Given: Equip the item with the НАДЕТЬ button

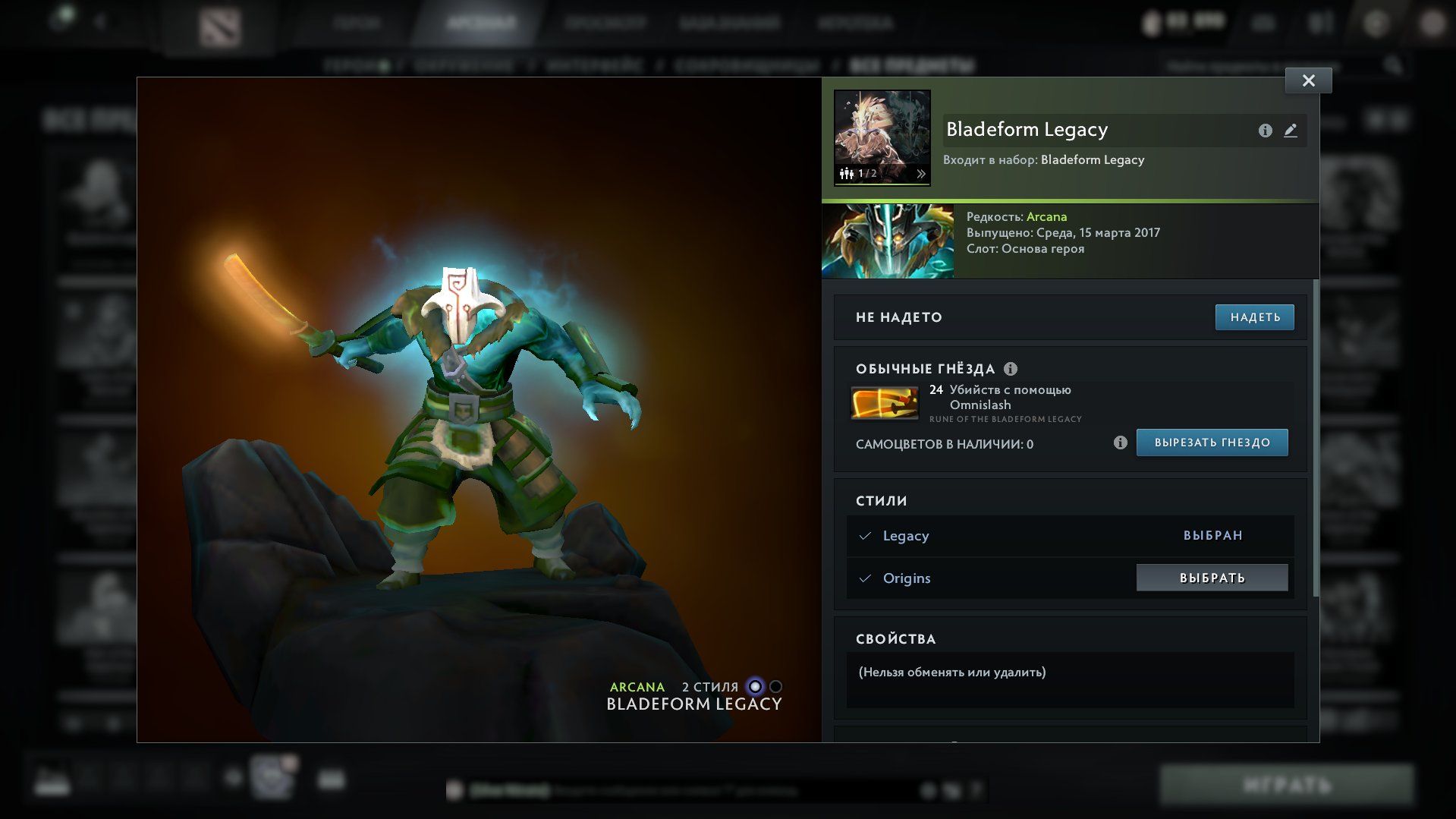Looking at the screenshot, I should (1254, 317).
